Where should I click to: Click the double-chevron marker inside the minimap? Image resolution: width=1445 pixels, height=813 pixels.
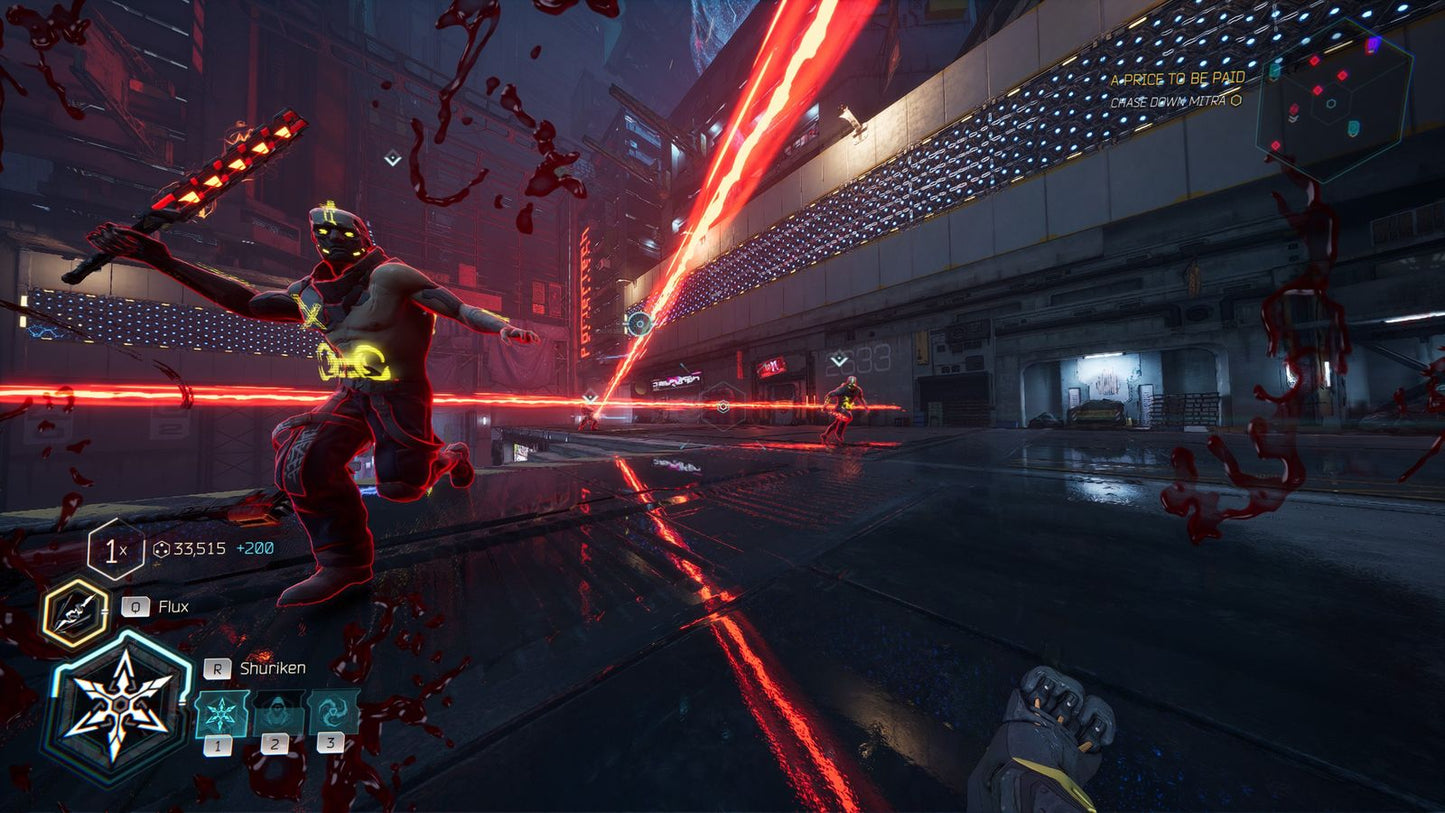point(1293,118)
